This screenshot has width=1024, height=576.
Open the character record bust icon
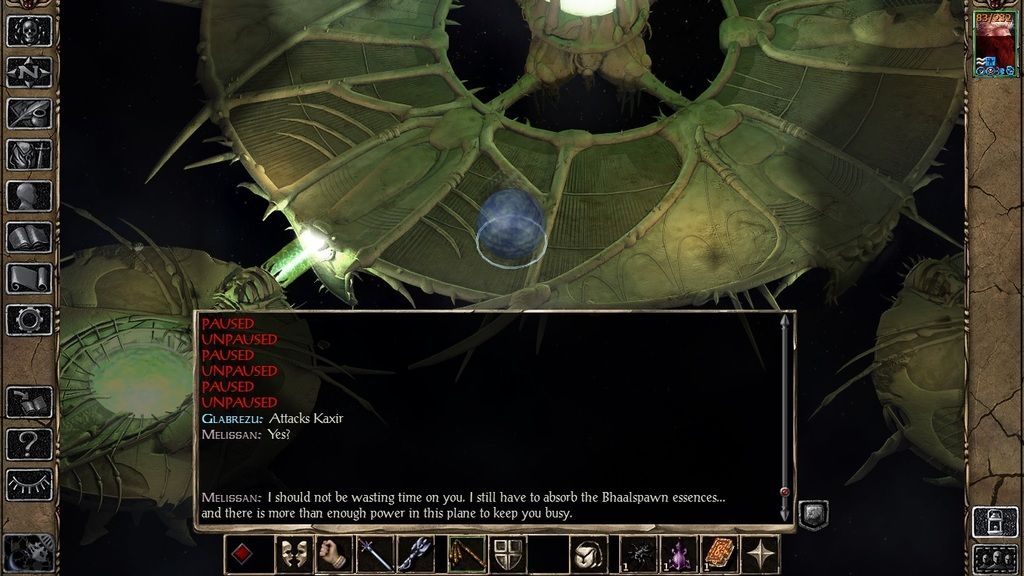coord(29,195)
